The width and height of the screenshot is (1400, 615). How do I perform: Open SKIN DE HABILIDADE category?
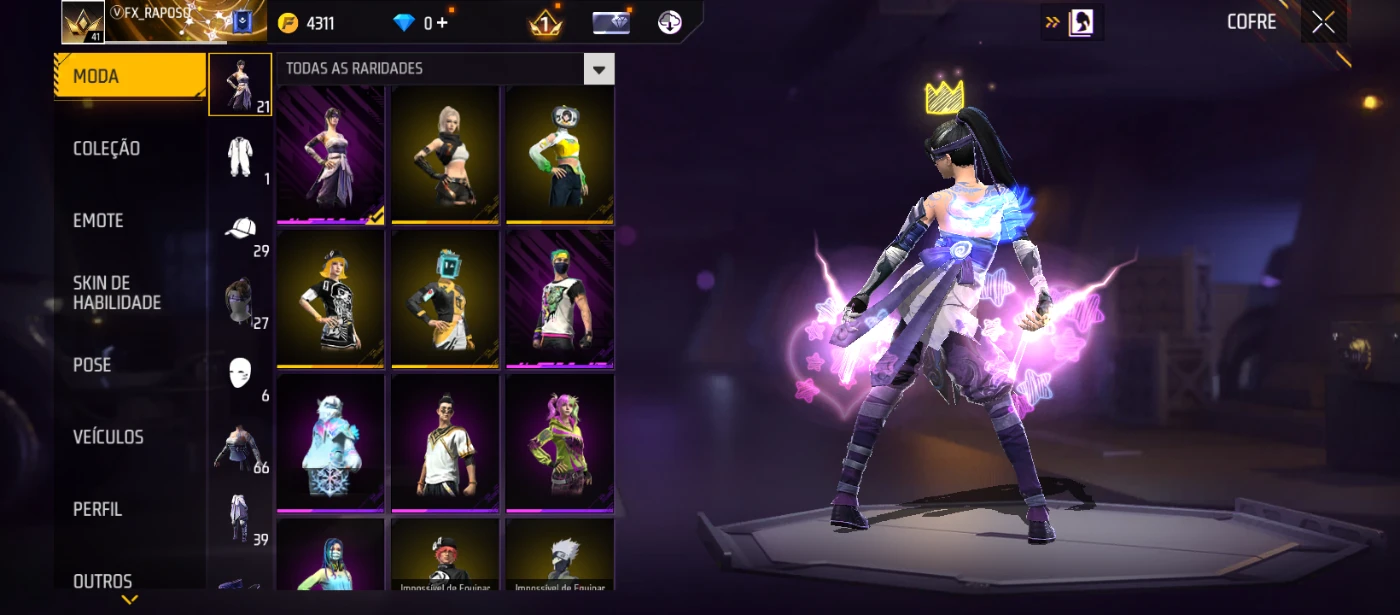pos(117,293)
